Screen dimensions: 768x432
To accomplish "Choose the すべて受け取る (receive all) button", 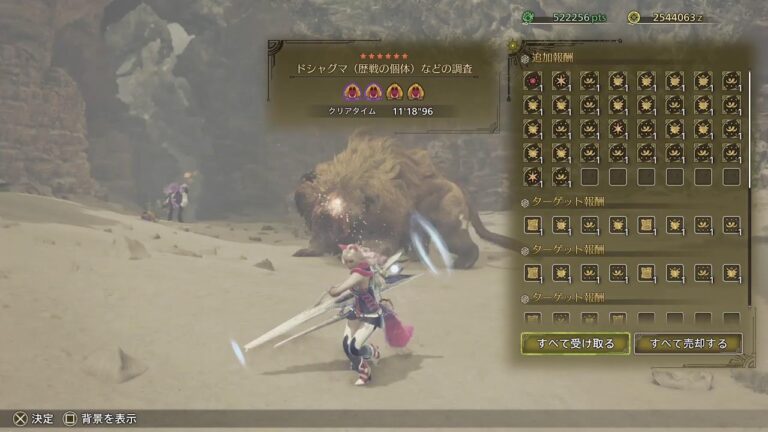I will (575, 344).
